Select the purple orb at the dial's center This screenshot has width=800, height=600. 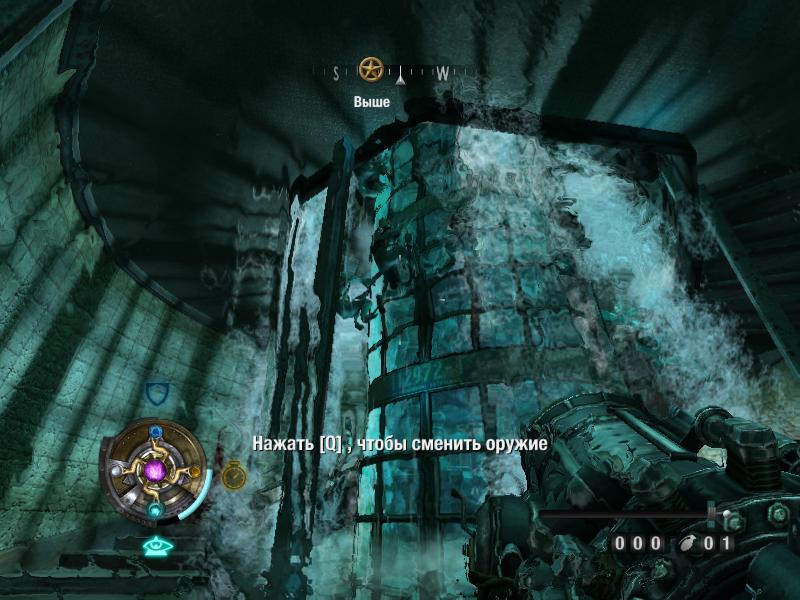click(x=155, y=470)
